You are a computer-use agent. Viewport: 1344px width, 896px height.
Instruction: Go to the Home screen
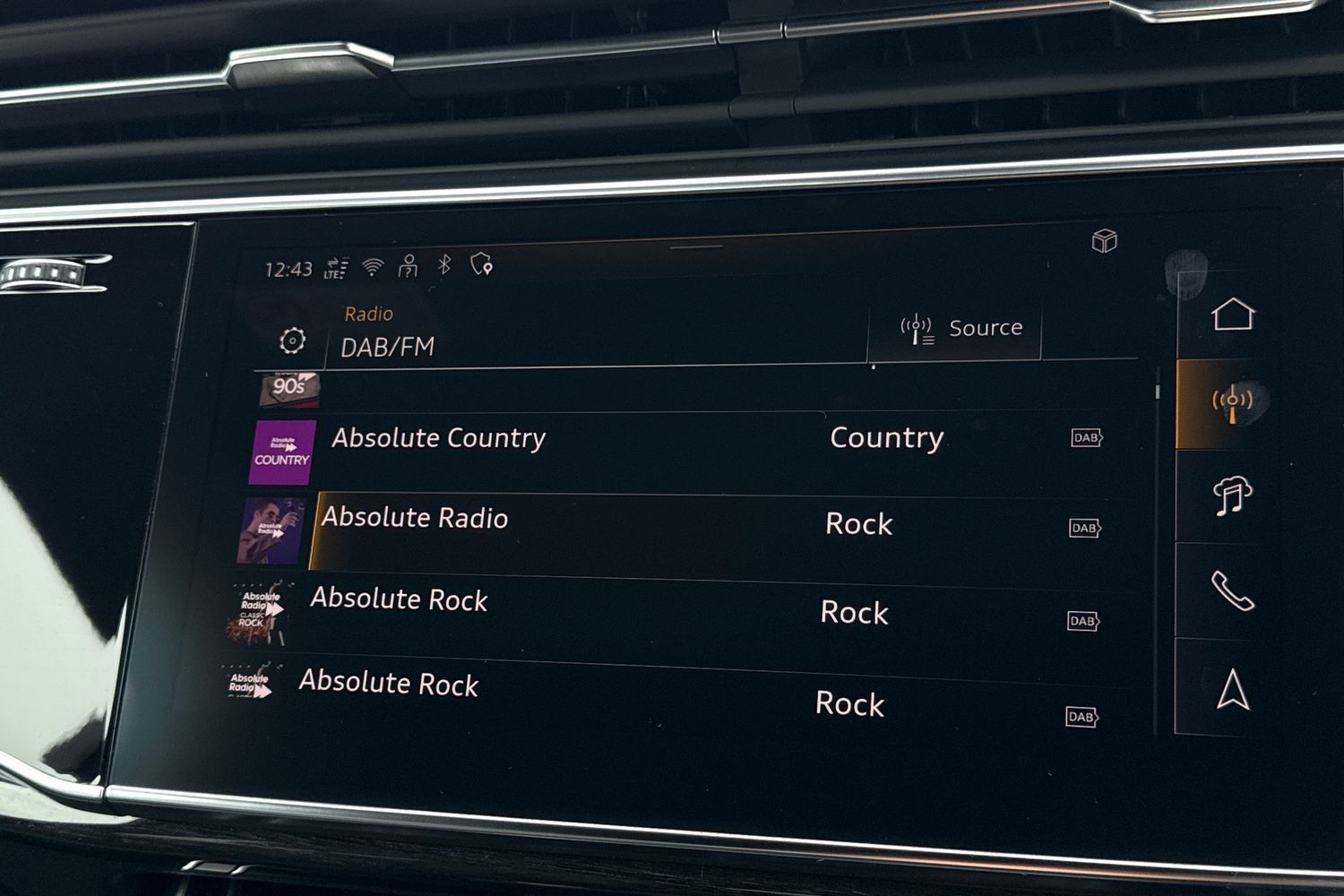coord(1233,314)
